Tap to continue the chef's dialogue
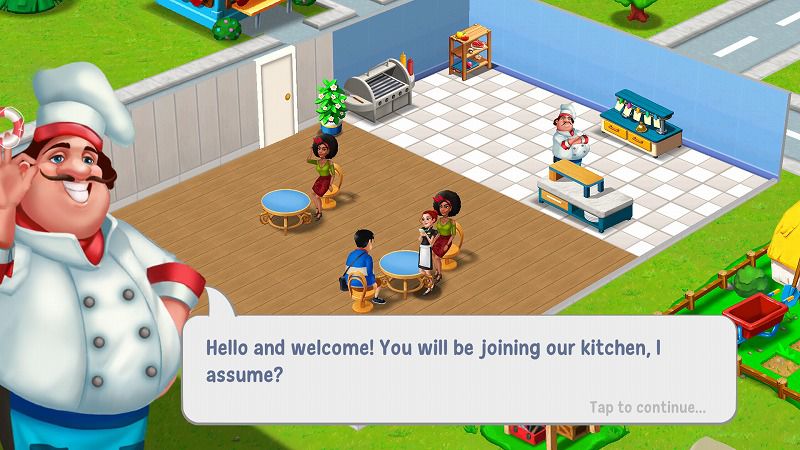Viewport: 800px width, 450px height. tap(647, 407)
